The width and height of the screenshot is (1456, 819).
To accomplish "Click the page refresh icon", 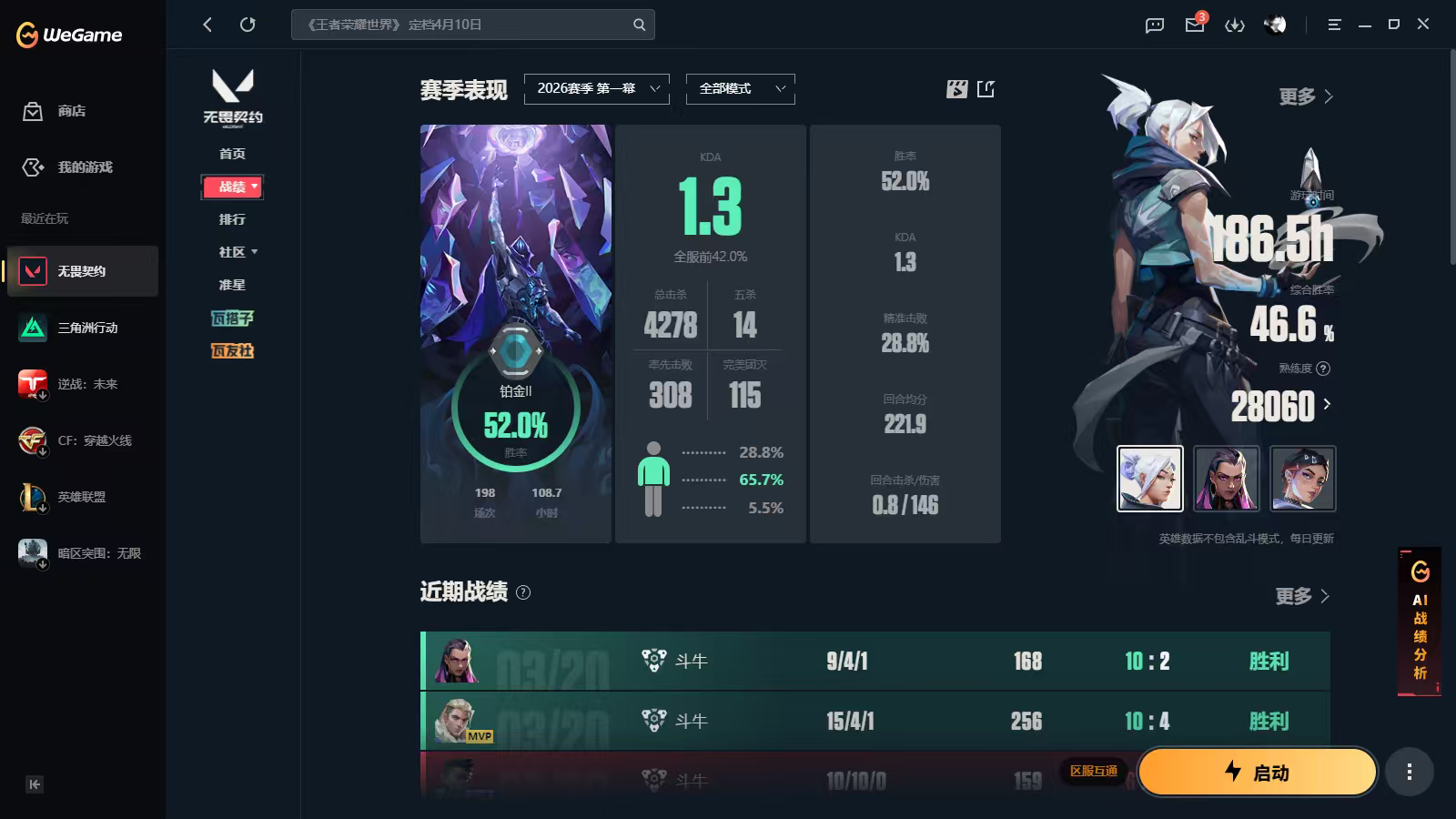I will coord(248,25).
